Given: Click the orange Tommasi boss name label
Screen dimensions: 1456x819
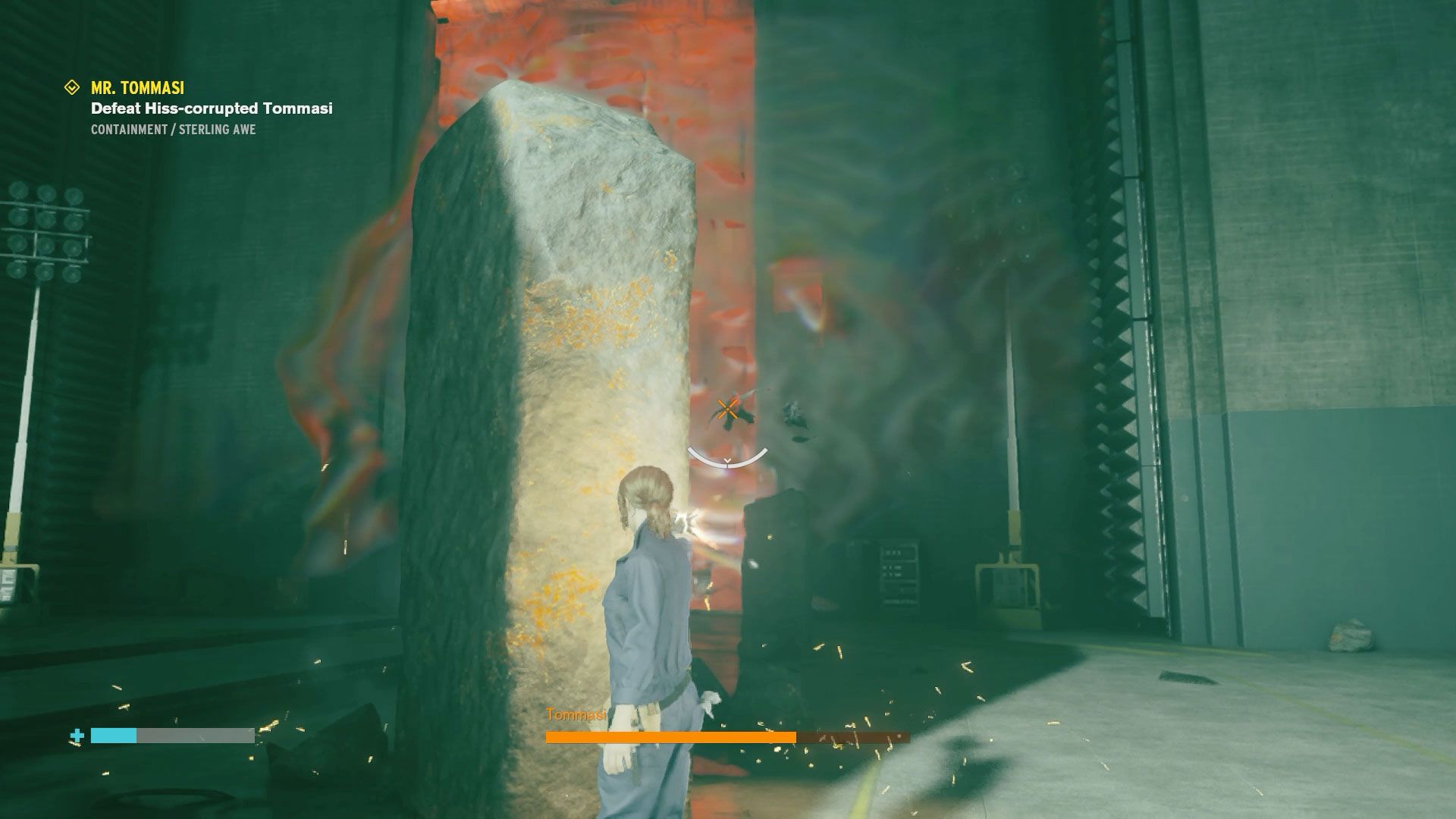Looking at the screenshot, I should [574, 714].
